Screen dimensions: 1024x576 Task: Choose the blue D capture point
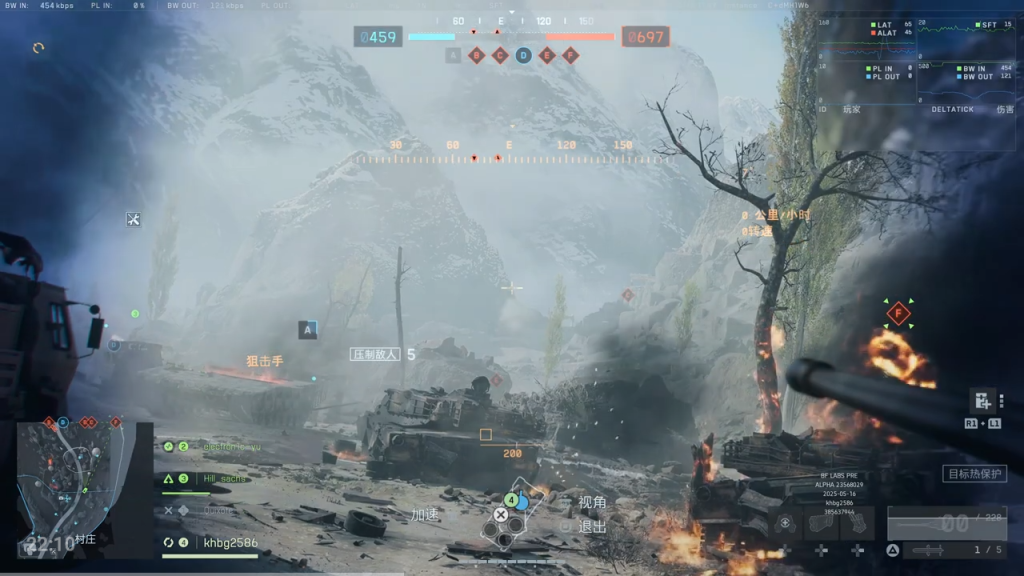[x=523, y=56]
